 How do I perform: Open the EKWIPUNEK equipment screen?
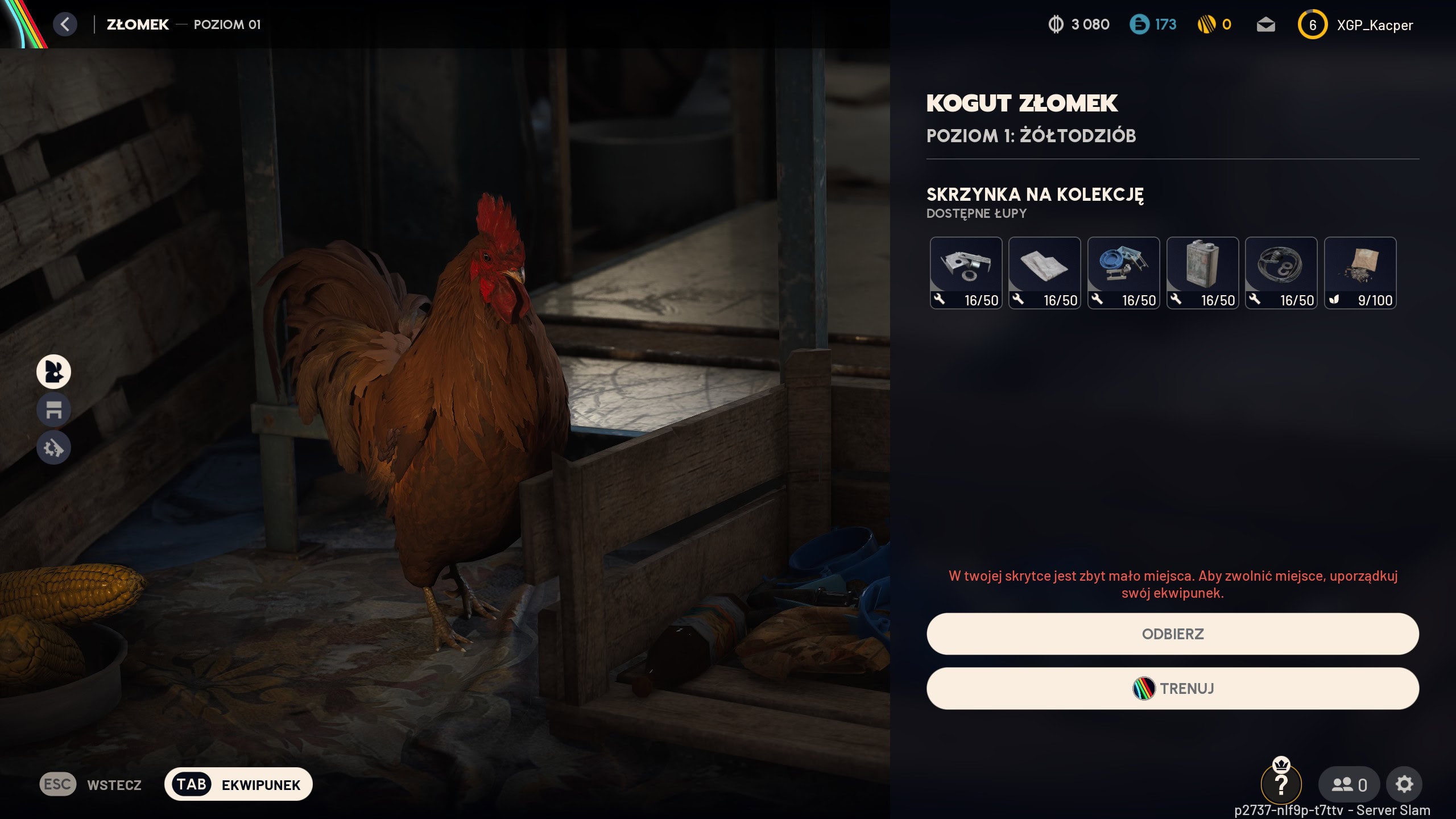click(238, 784)
